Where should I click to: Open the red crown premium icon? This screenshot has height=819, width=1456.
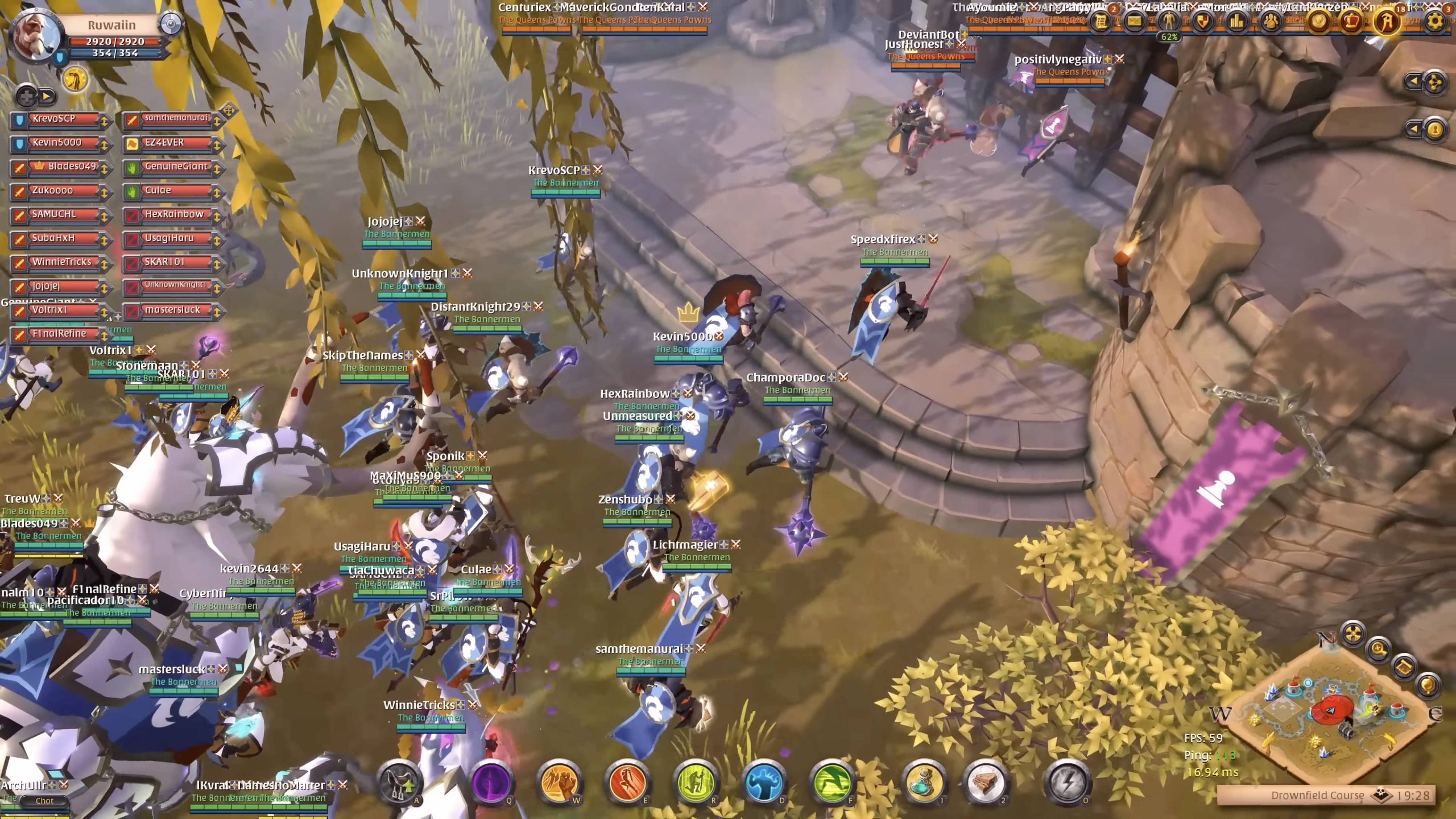pyautogui.click(x=1351, y=21)
